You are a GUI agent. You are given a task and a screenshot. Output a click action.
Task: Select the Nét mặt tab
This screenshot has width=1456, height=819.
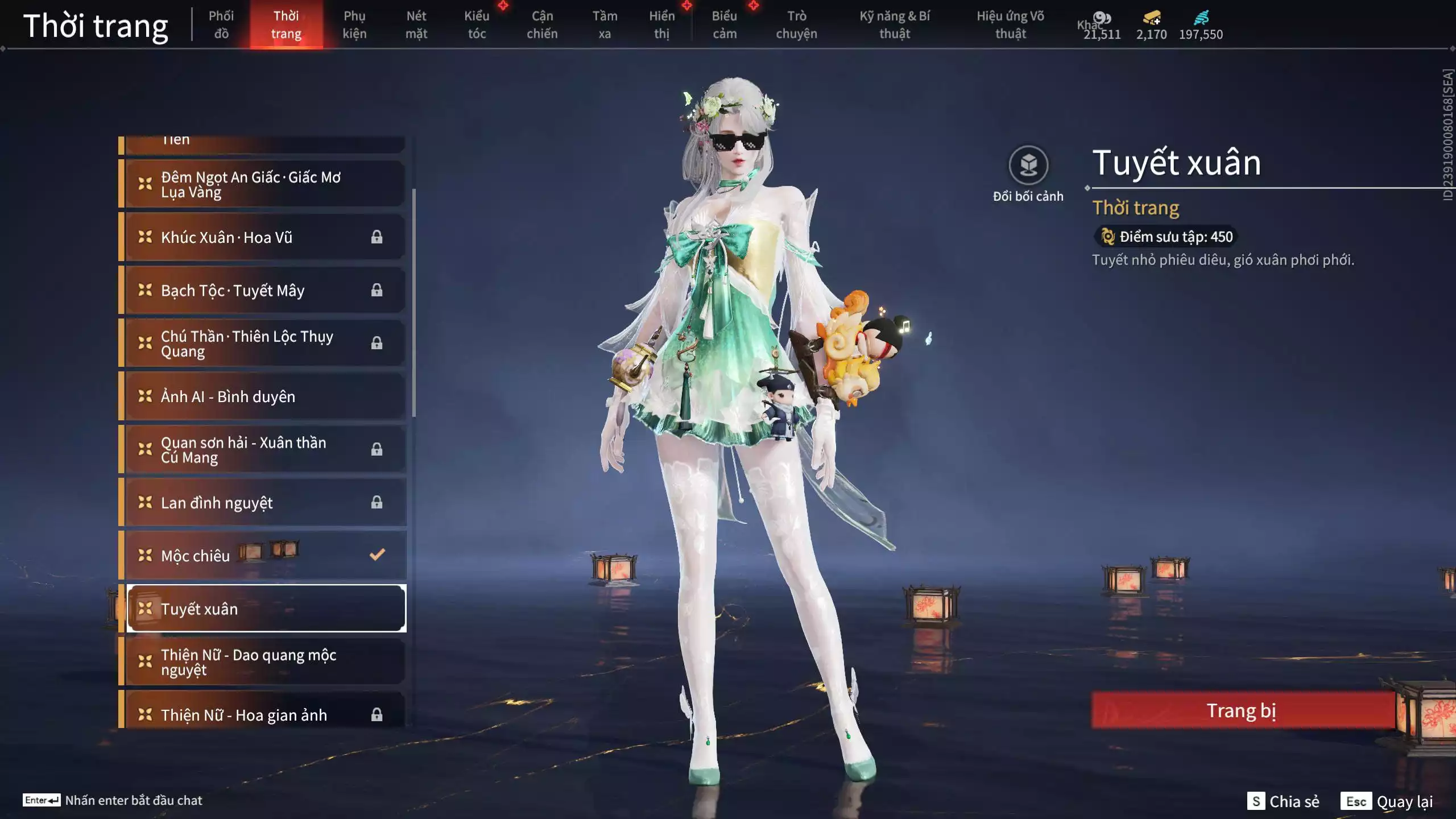coord(416,25)
